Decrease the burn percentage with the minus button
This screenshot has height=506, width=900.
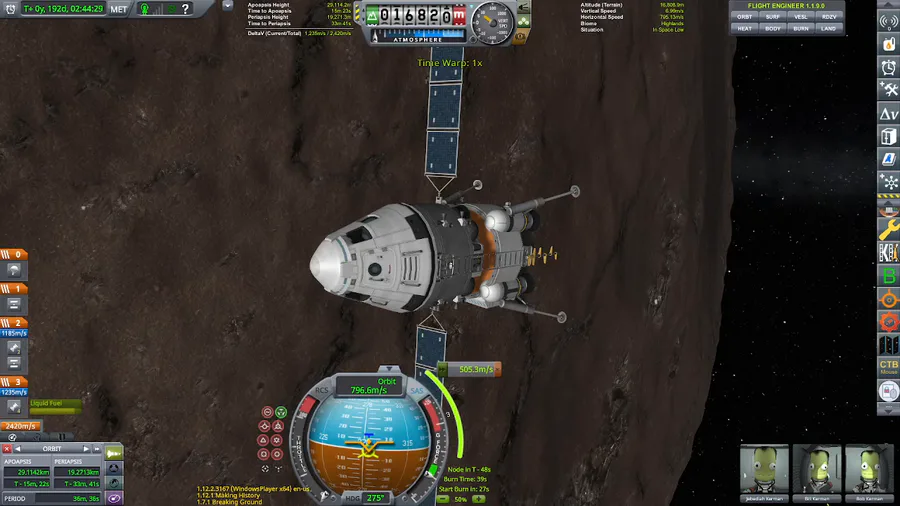point(443,499)
